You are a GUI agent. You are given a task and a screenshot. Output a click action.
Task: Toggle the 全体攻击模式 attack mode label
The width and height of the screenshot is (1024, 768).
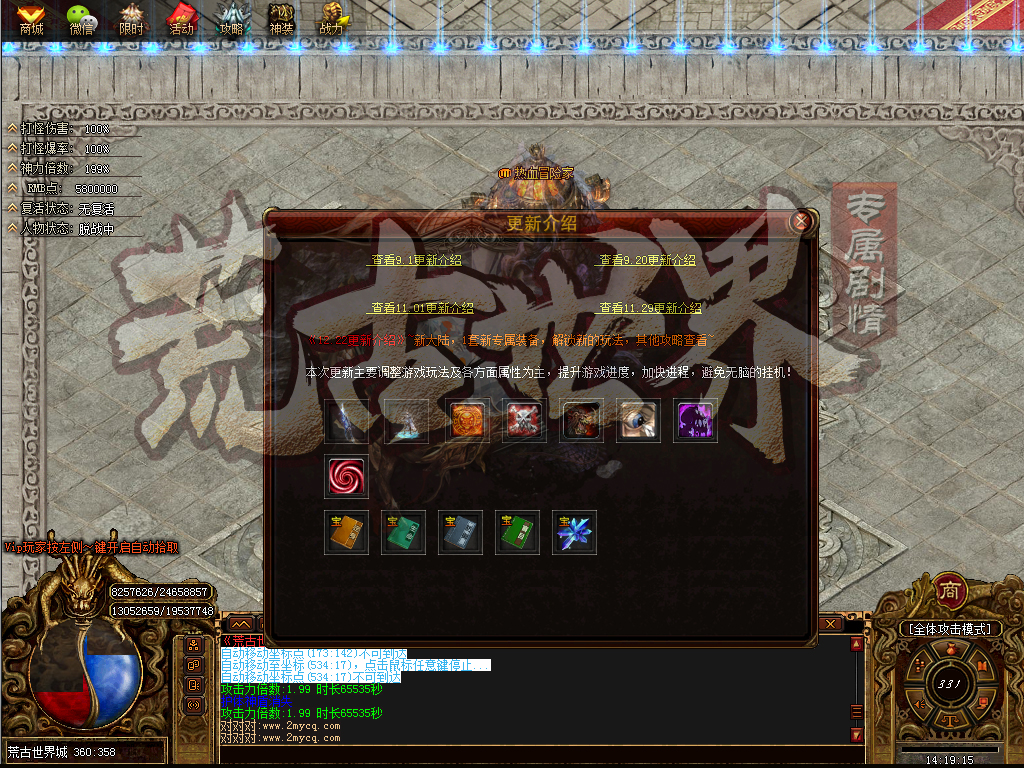tap(948, 629)
